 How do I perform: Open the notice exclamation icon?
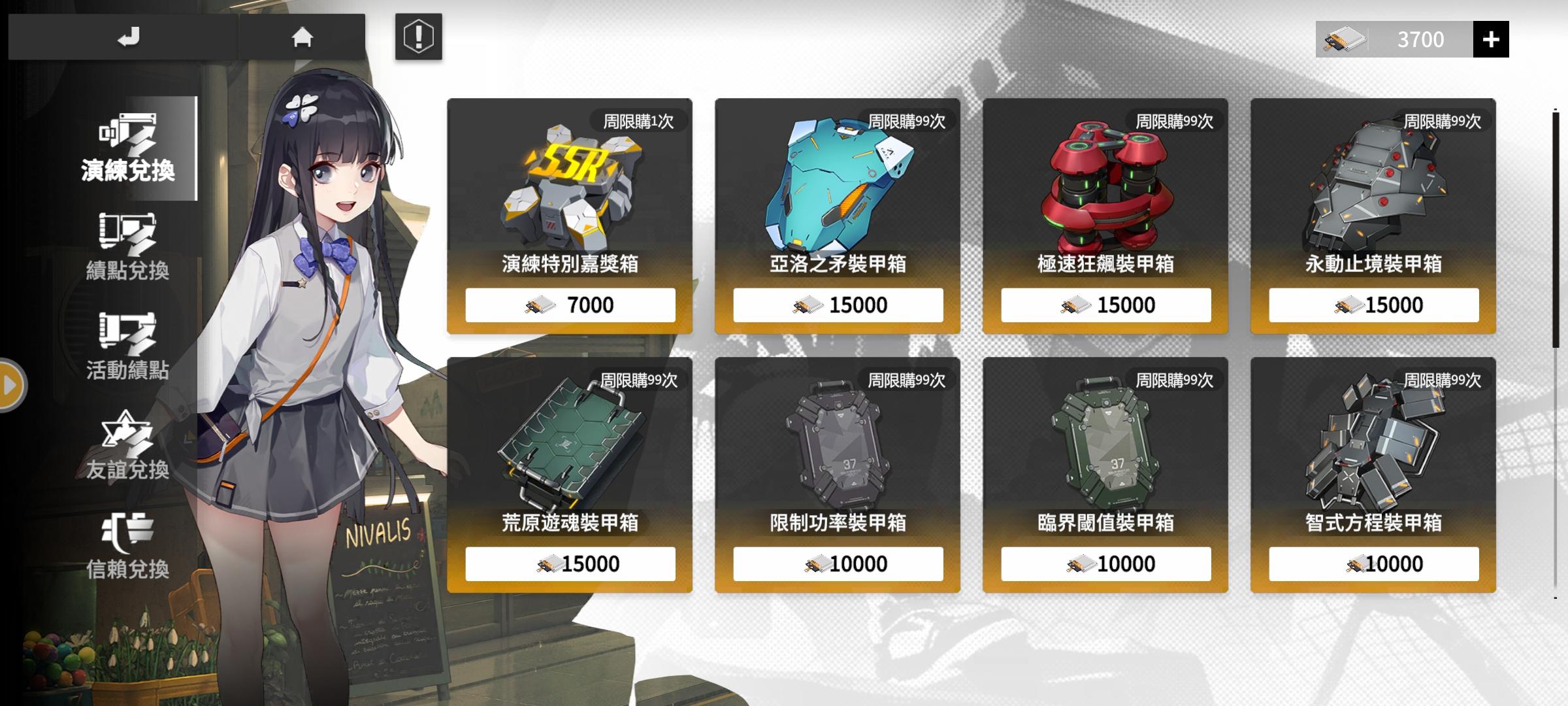[419, 37]
